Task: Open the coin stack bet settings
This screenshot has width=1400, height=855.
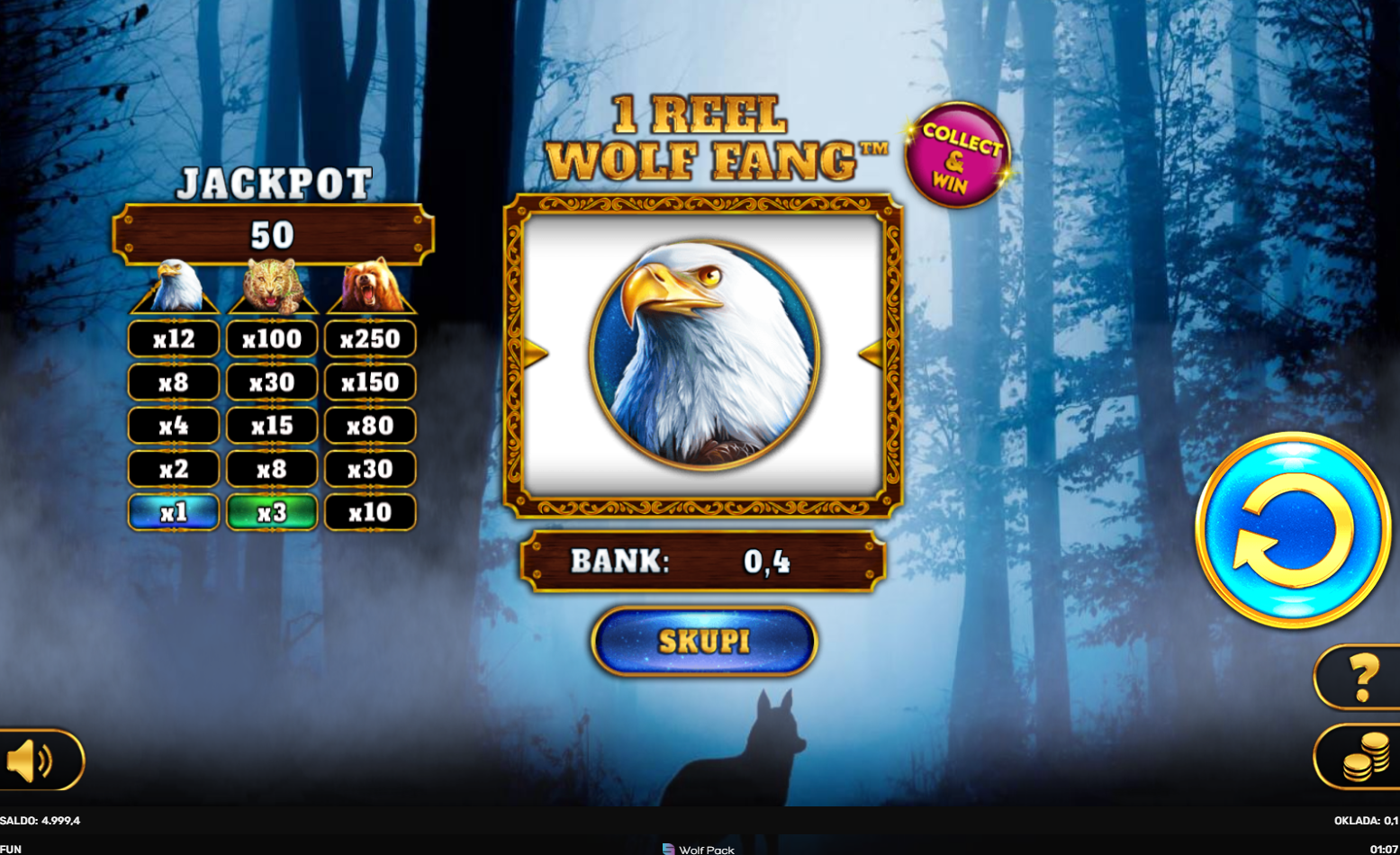Action: pyautogui.click(x=1363, y=756)
